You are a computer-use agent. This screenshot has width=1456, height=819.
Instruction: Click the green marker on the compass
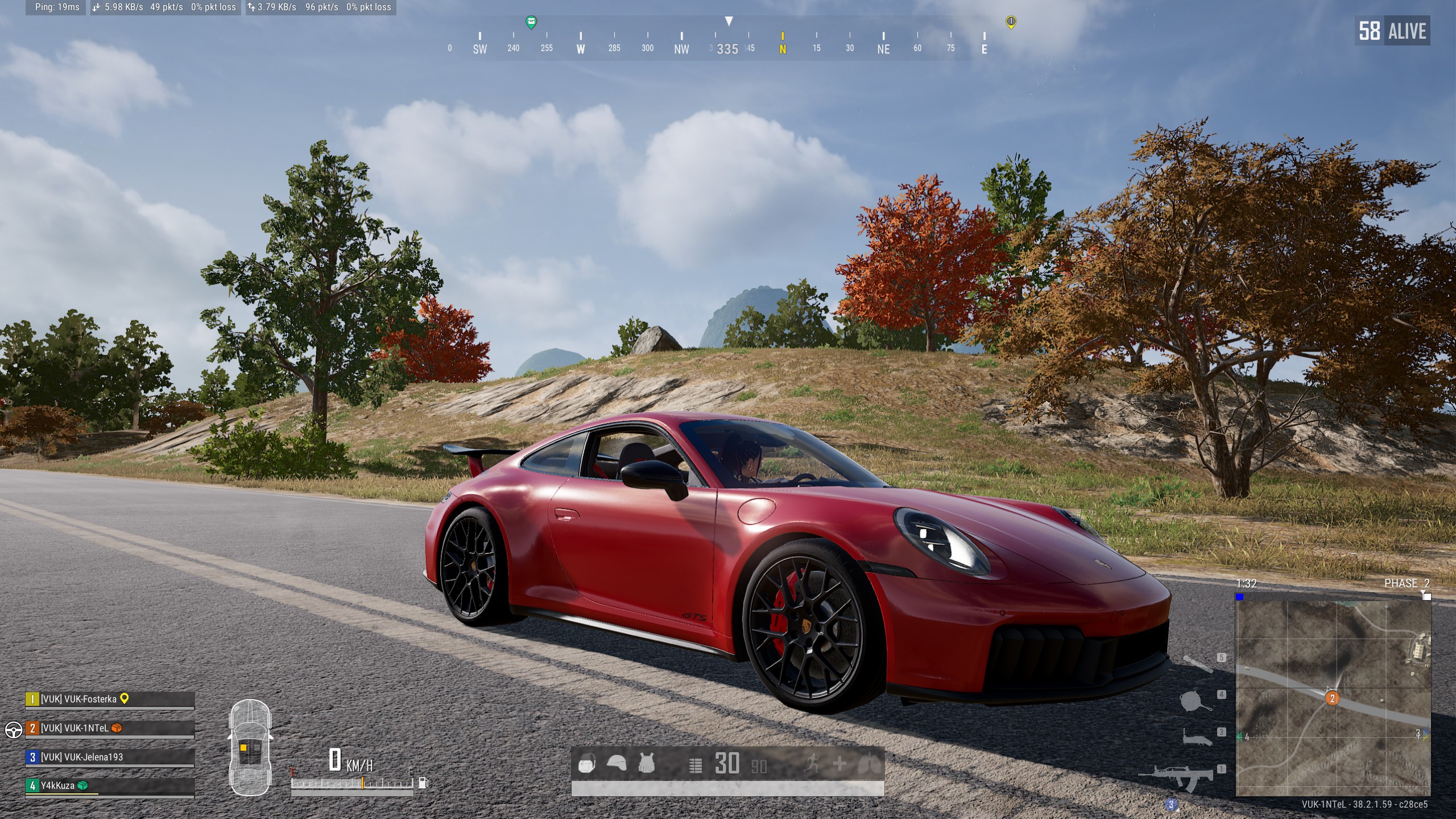point(531,22)
